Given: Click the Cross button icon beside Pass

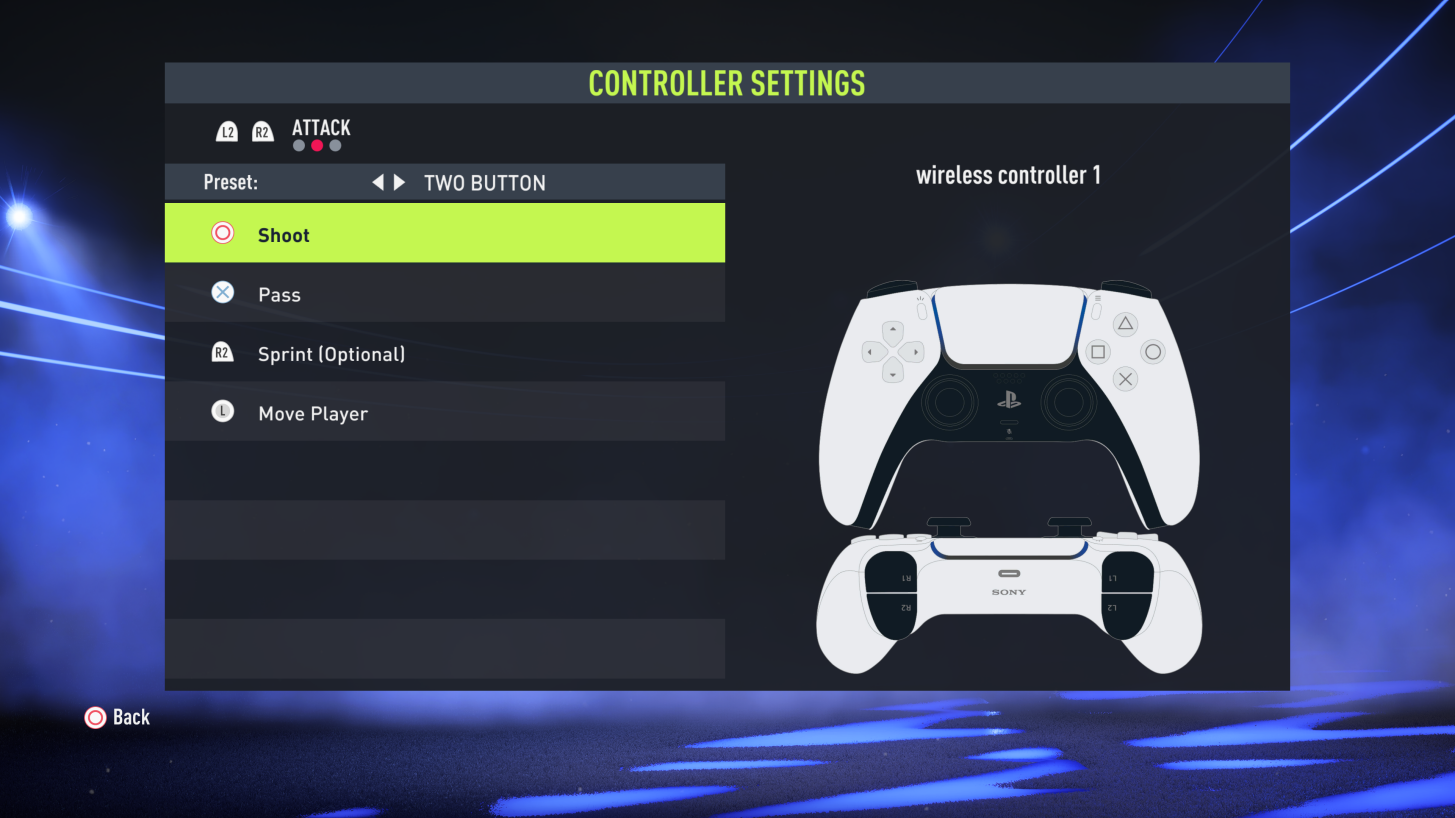Looking at the screenshot, I should 221,292.
